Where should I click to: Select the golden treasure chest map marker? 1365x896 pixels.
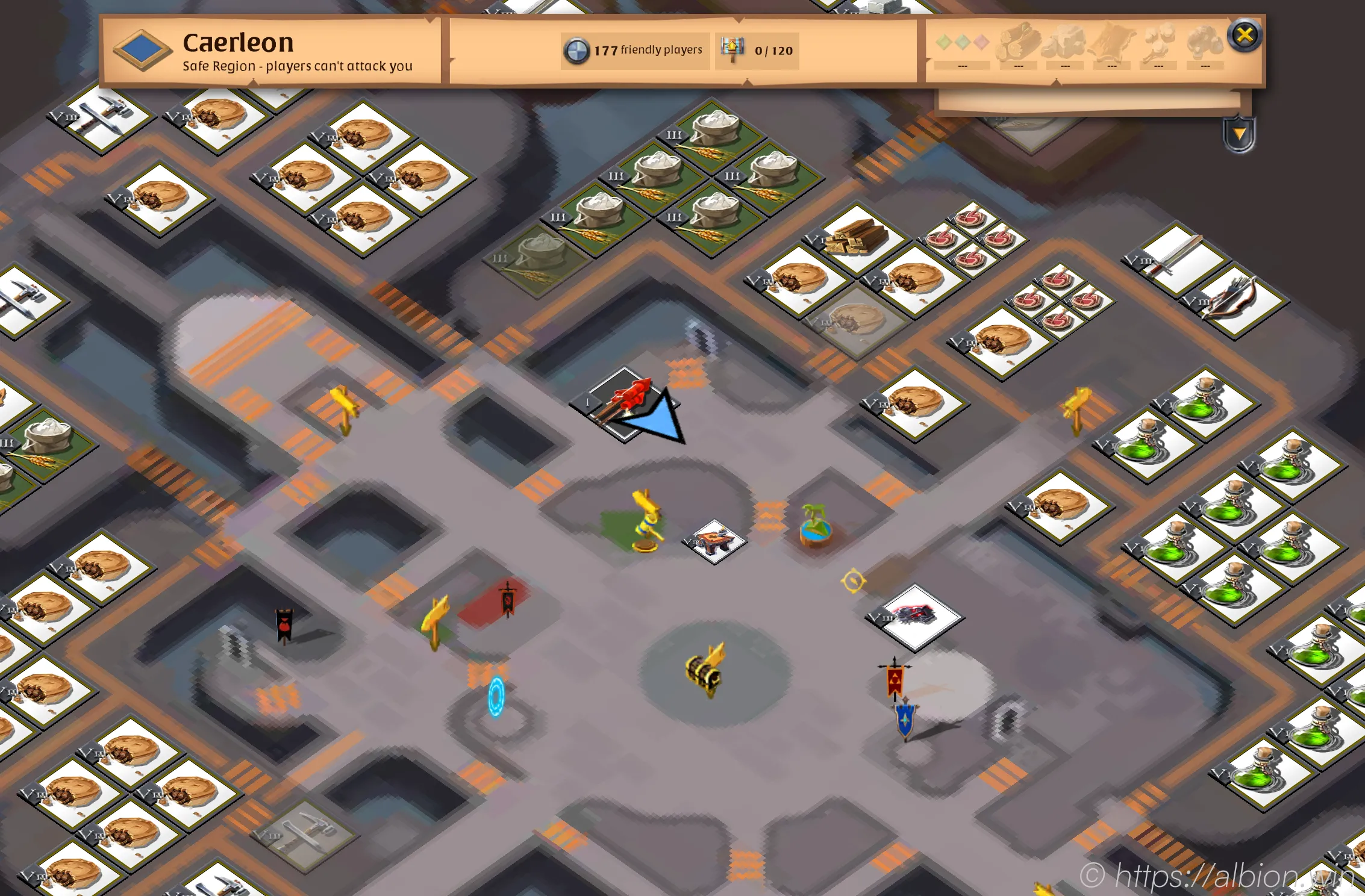pyautogui.click(x=705, y=669)
